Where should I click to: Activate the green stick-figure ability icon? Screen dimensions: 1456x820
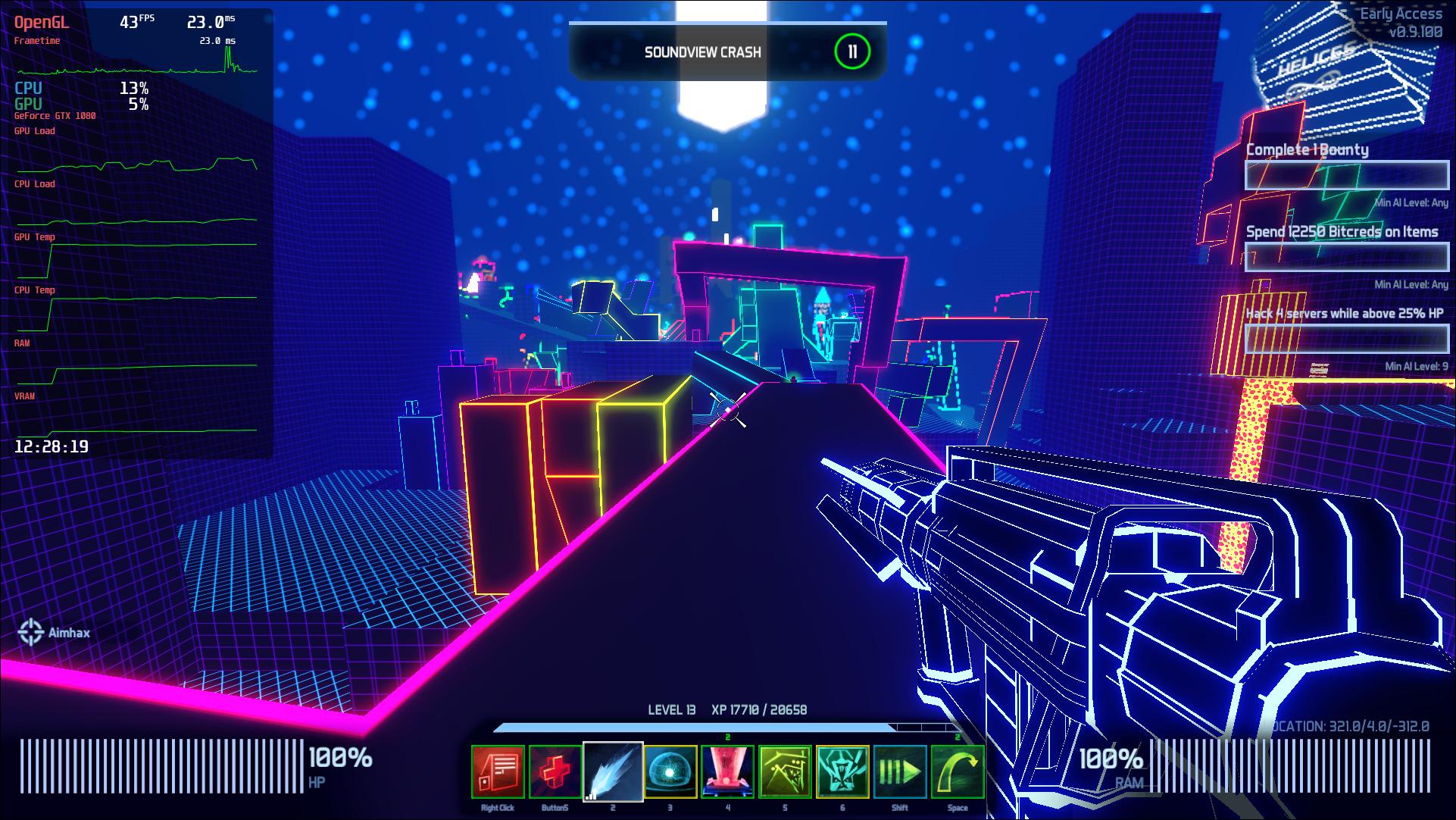[786, 771]
